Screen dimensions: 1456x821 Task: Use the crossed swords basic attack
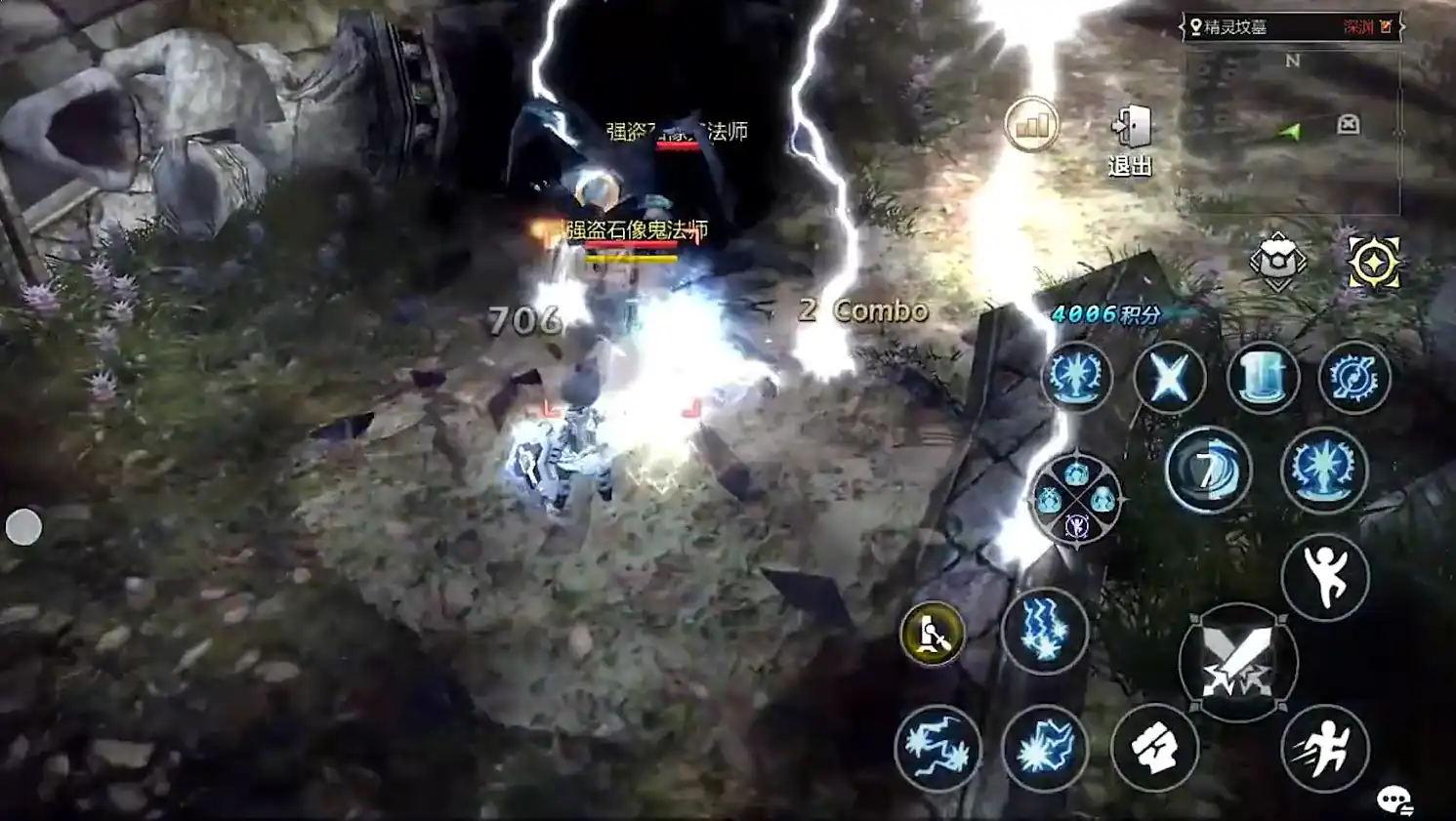tap(1237, 663)
